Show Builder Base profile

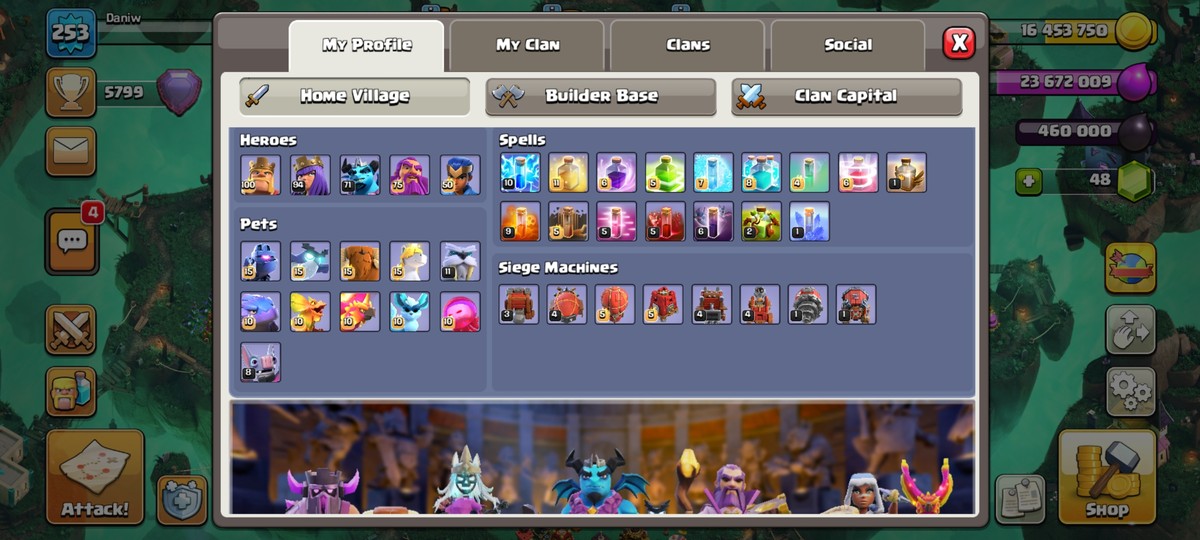(601, 97)
